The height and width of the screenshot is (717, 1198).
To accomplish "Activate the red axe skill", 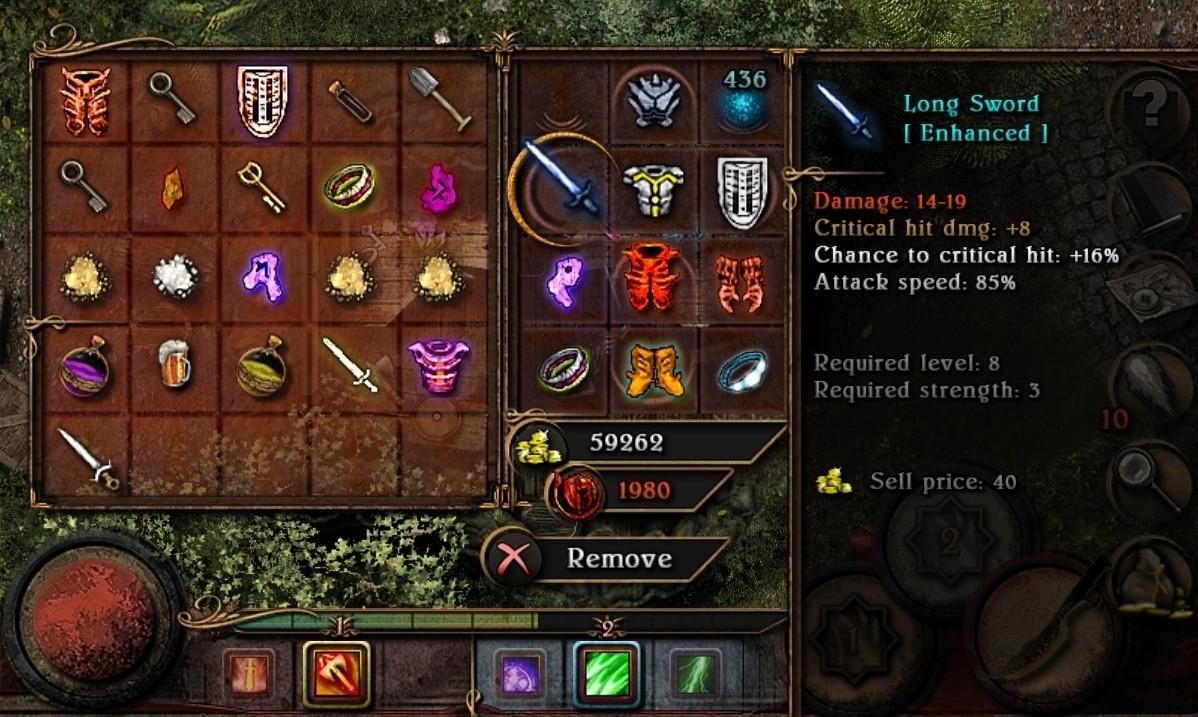I will [337, 674].
